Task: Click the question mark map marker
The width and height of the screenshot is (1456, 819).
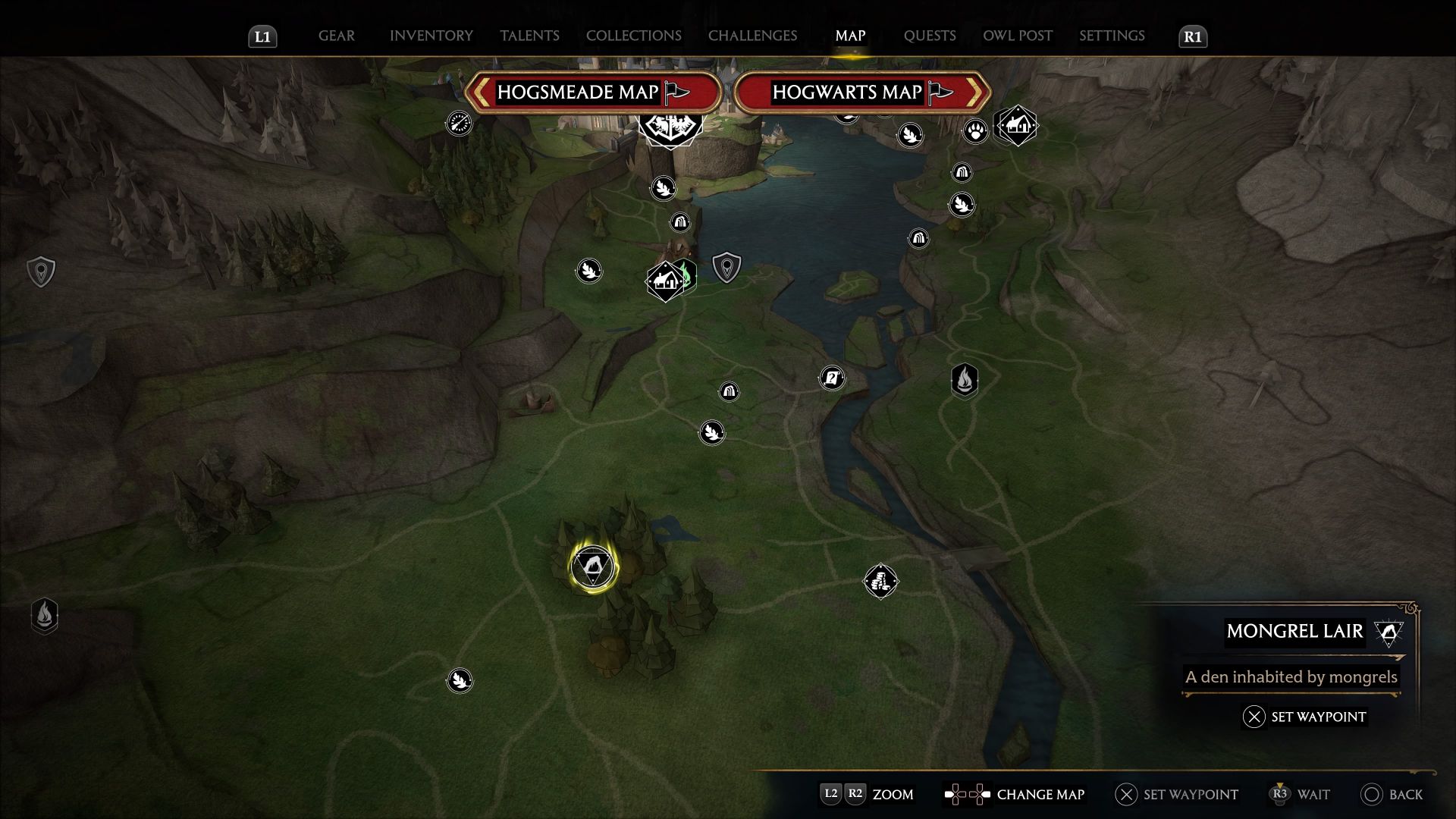Action: click(x=832, y=378)
